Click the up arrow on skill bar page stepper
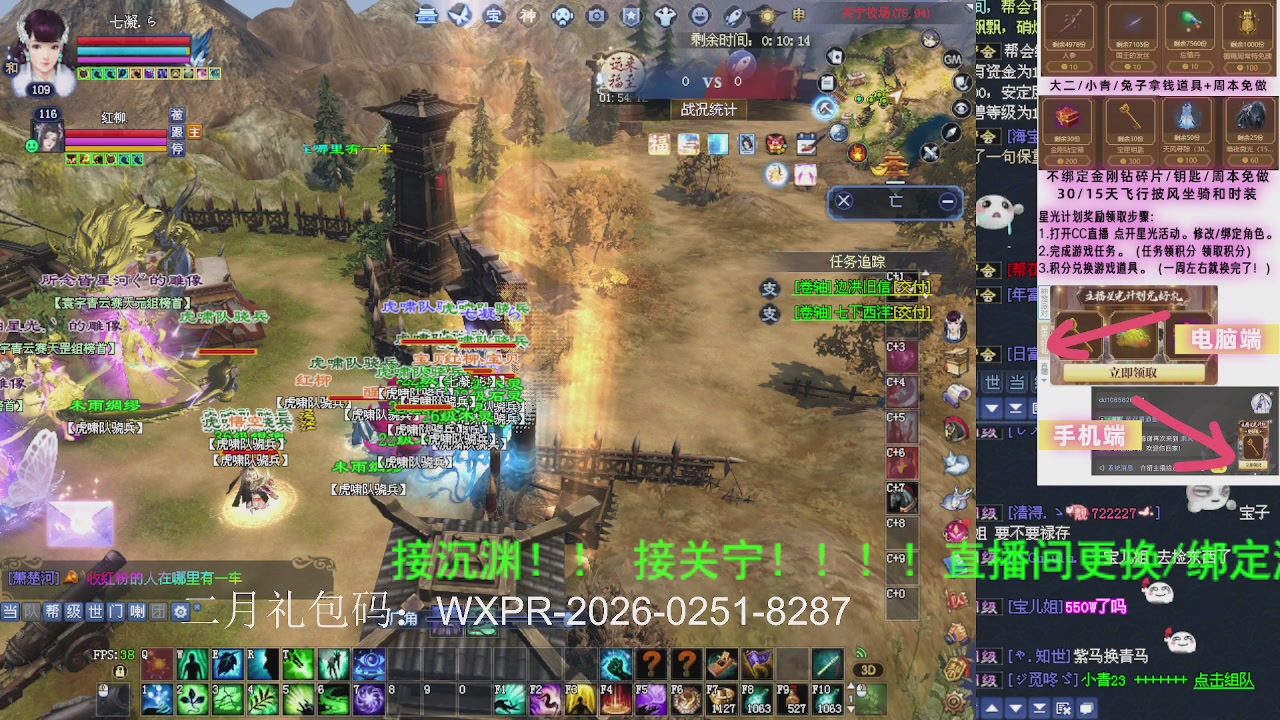 851,685
